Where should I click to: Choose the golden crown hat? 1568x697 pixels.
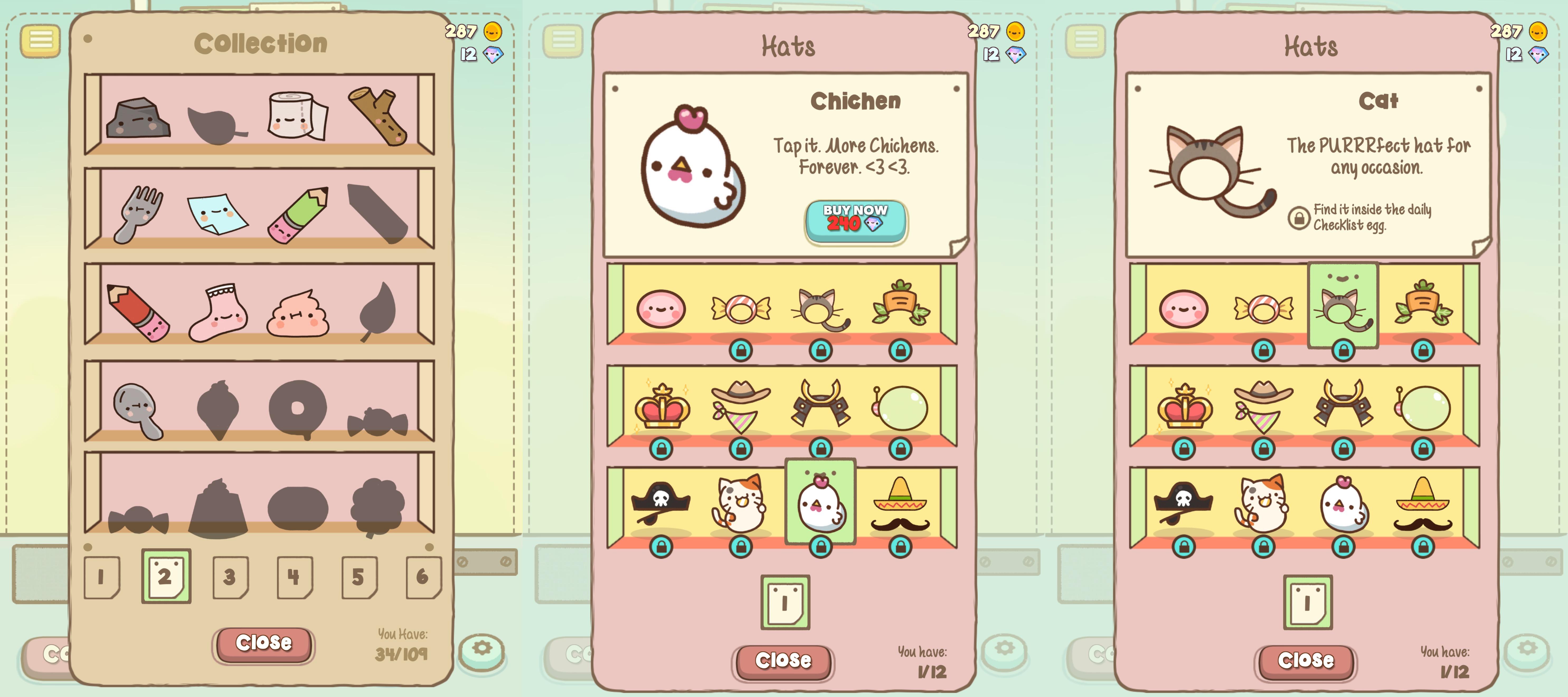click(x=663, y=407)
